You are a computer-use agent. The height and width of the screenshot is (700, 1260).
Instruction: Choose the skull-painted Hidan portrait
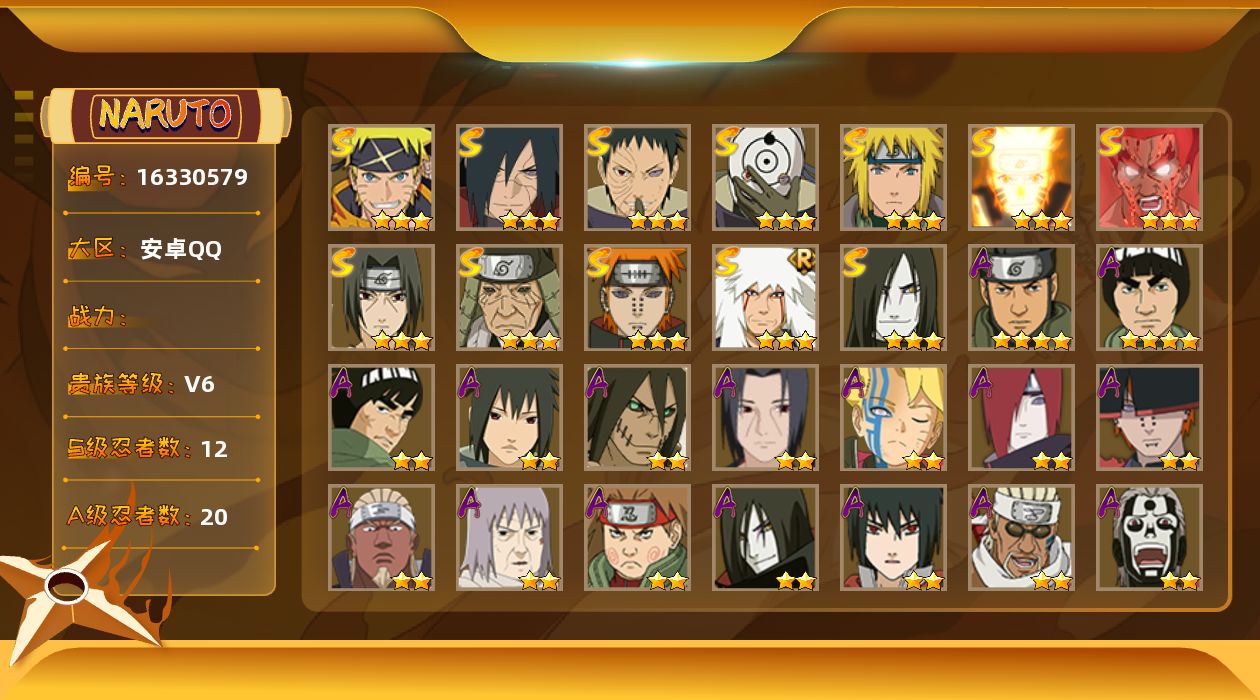[x=1149, y=537]
